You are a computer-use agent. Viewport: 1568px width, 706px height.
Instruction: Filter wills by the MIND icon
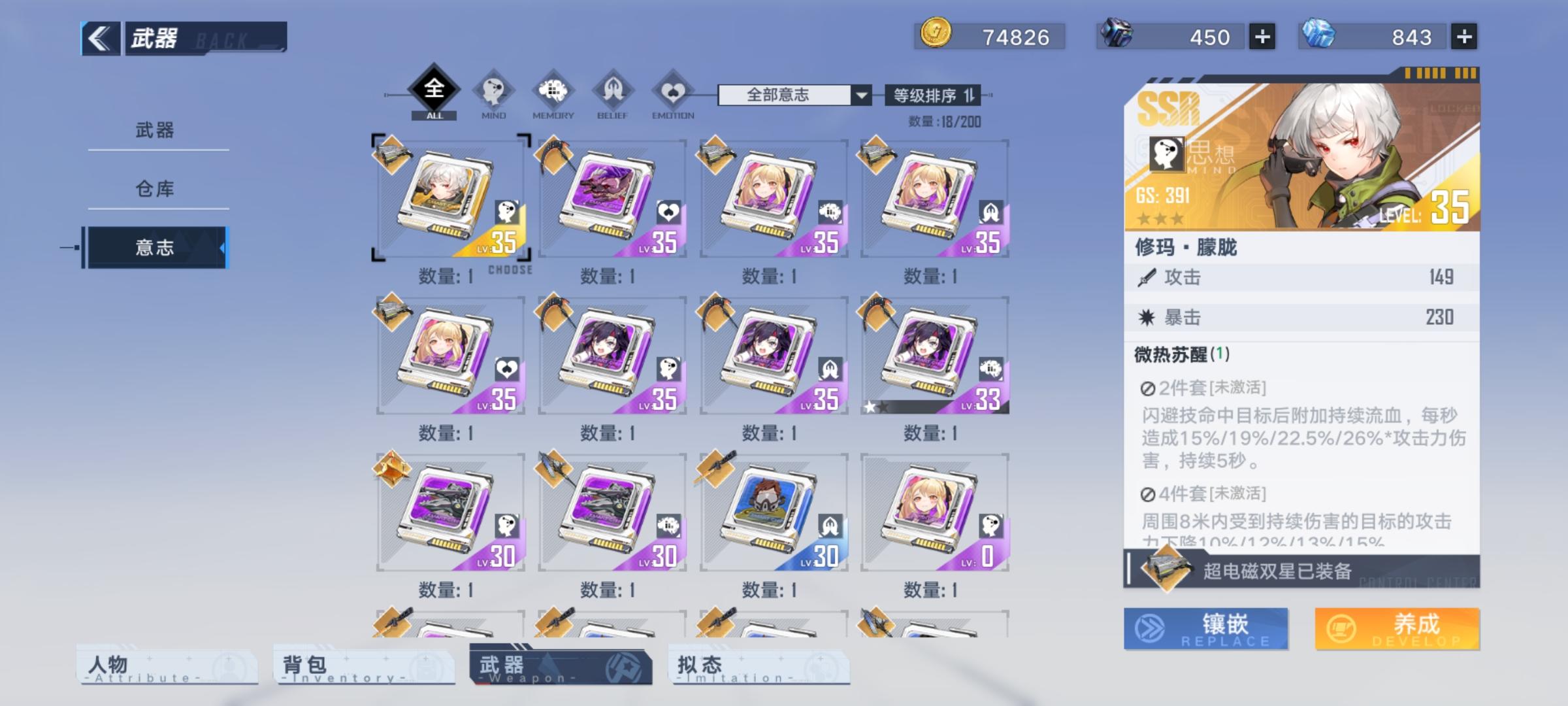[494, 93]
